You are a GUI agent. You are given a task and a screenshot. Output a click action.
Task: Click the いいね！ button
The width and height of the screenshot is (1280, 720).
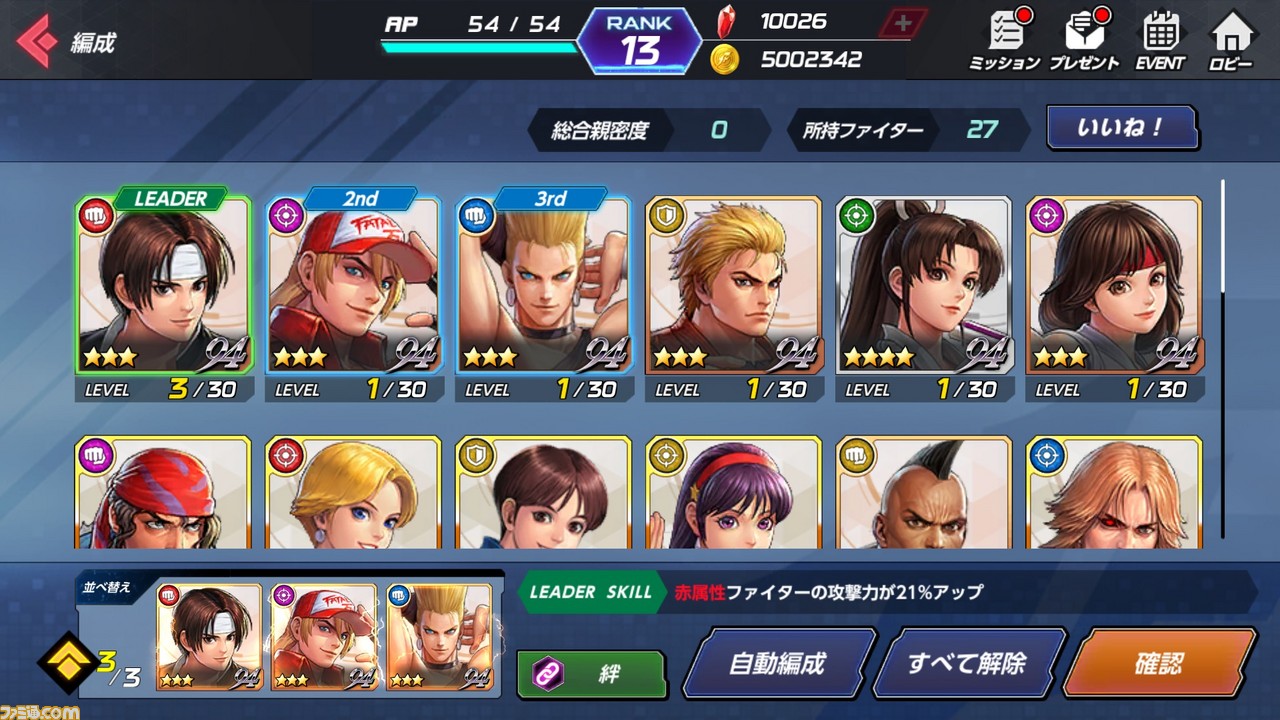[x=1121, y=129]
